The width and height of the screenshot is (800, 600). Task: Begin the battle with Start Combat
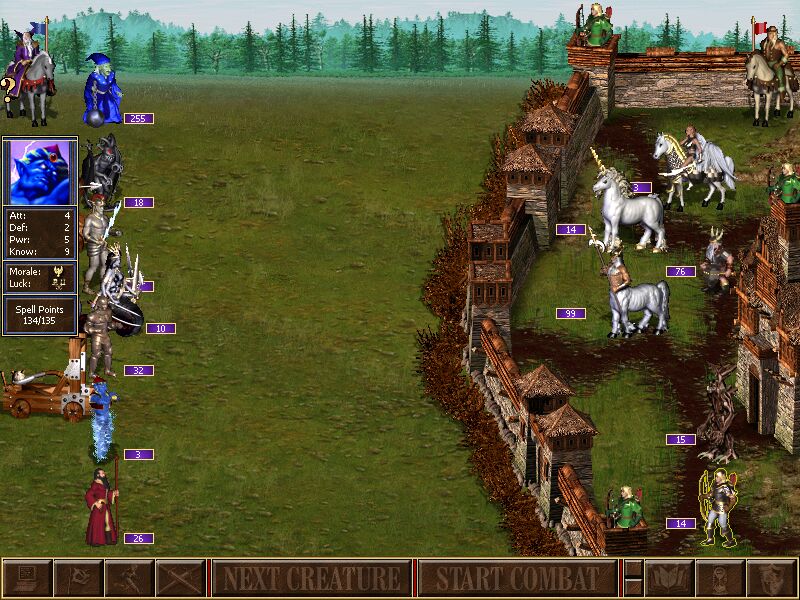[x=517, y=578]
